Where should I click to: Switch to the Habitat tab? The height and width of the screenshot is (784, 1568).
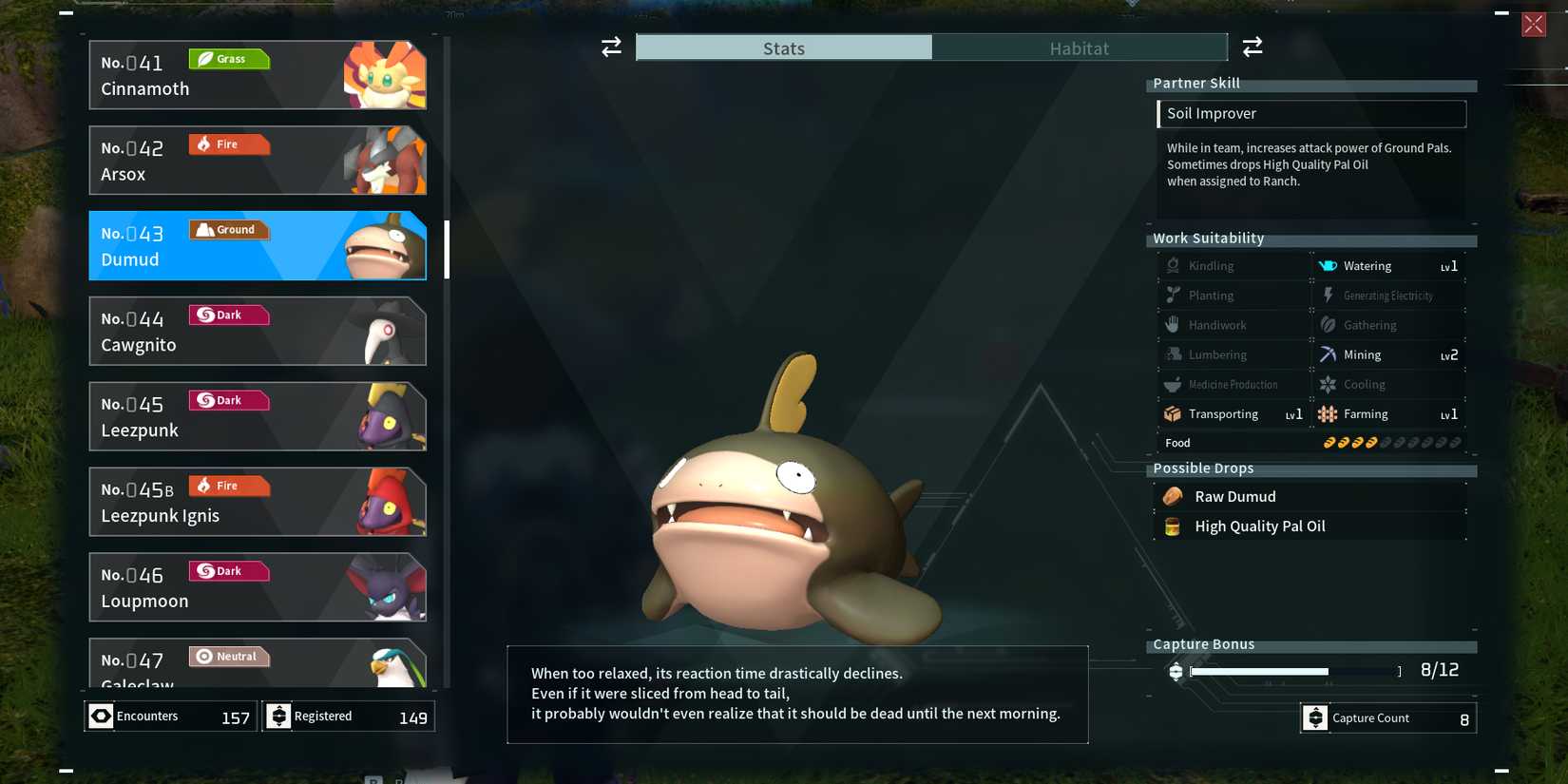click(1079, 47)
